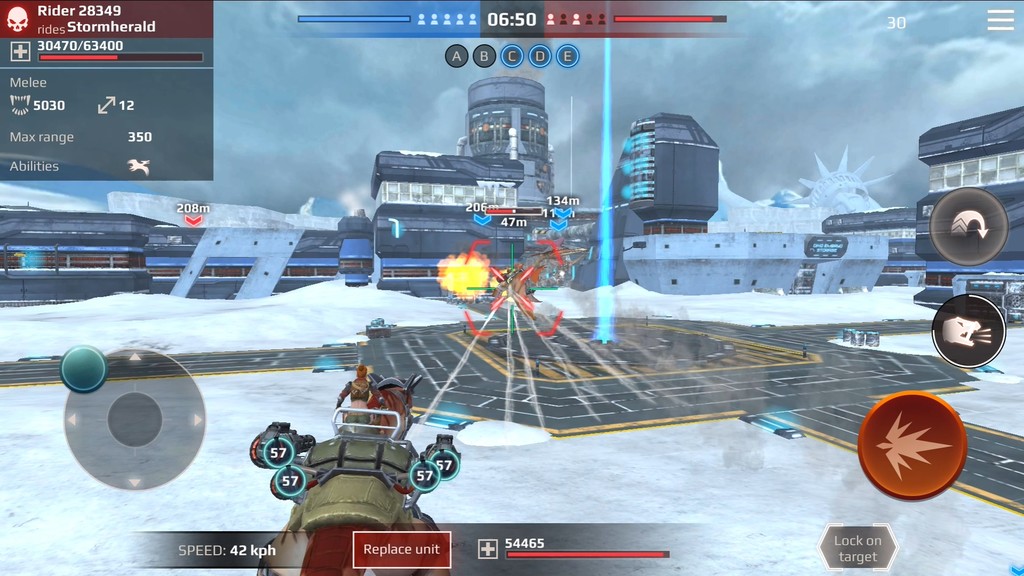Select beacon C indicator
The image size is (1024, 576).
click(512, 56)
